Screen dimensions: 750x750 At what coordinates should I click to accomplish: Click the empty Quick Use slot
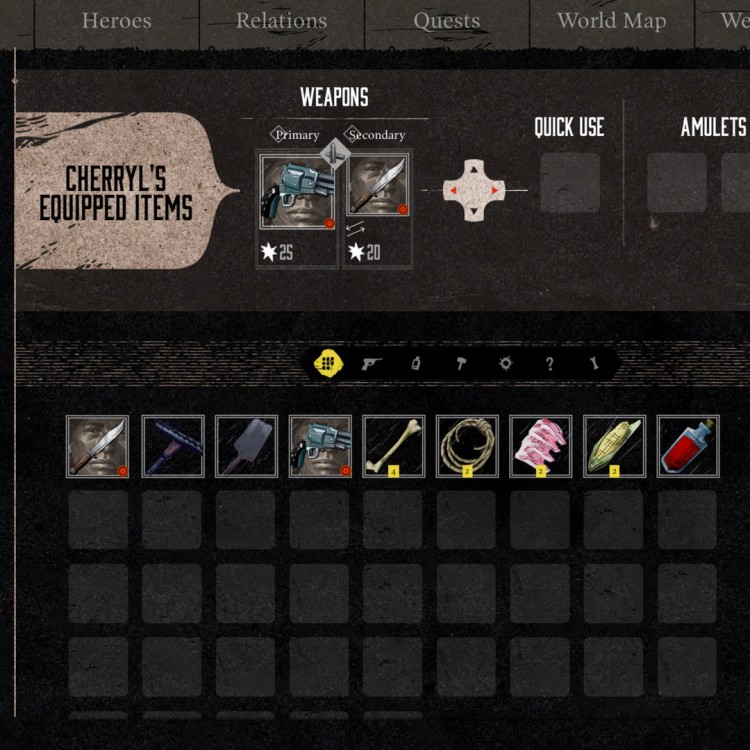pyautogui.click(x=570, y=183)
